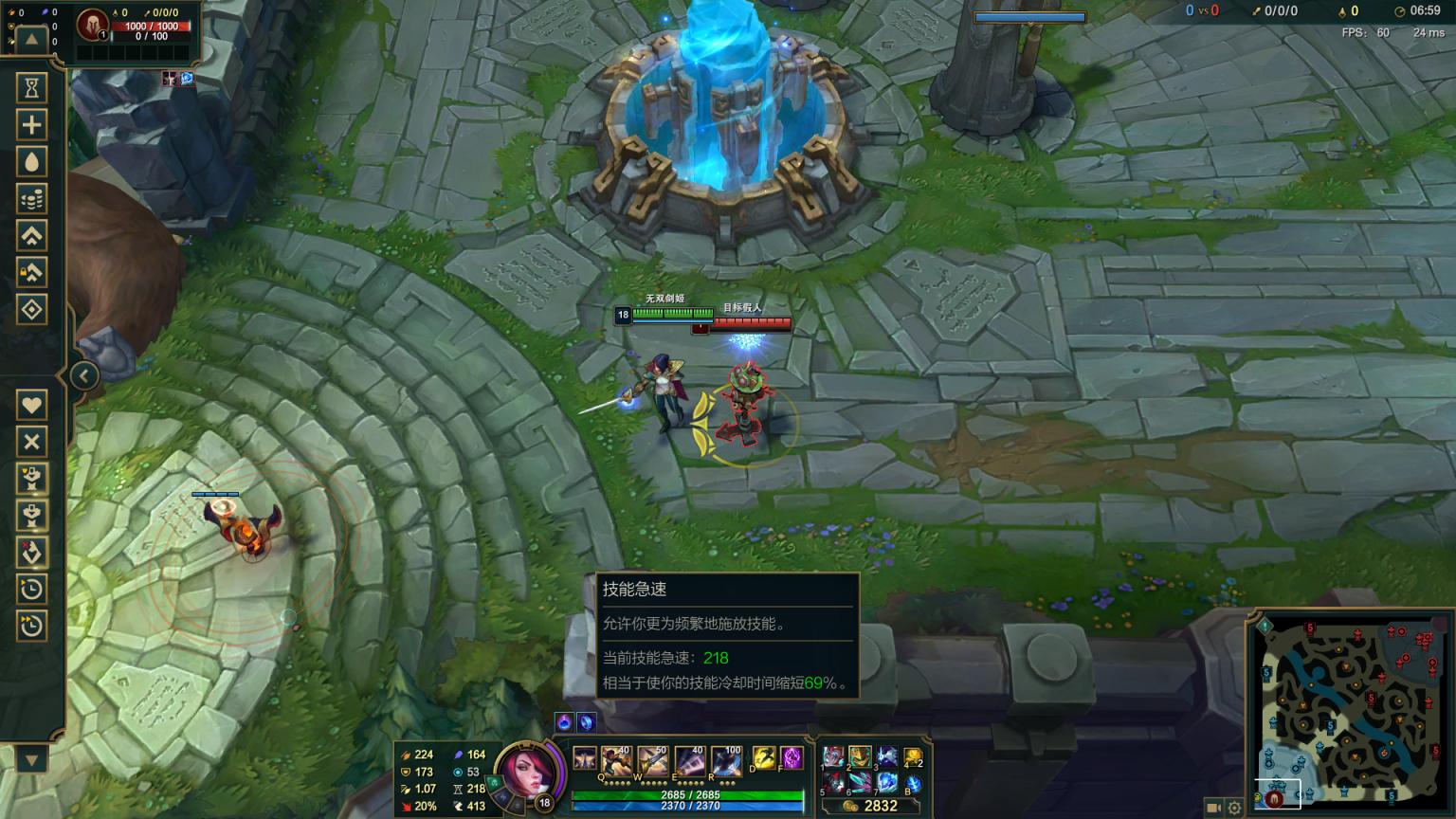Collapse the practice tool sidebar with the chevron
The width and height of the screenshot is (1456, 819).
[83, 374]
